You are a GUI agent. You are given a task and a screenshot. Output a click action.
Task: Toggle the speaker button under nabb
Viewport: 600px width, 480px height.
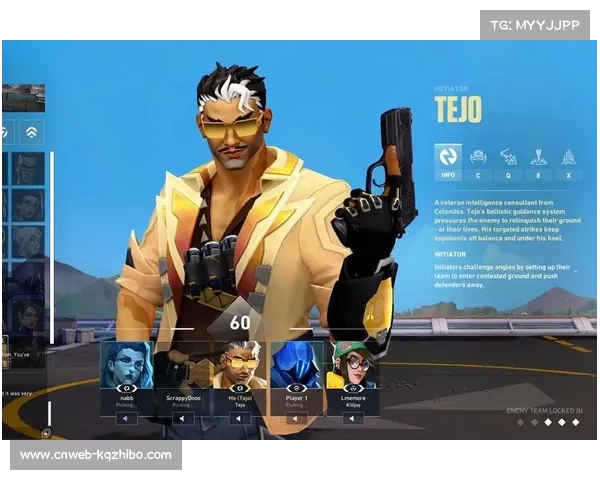126,419
